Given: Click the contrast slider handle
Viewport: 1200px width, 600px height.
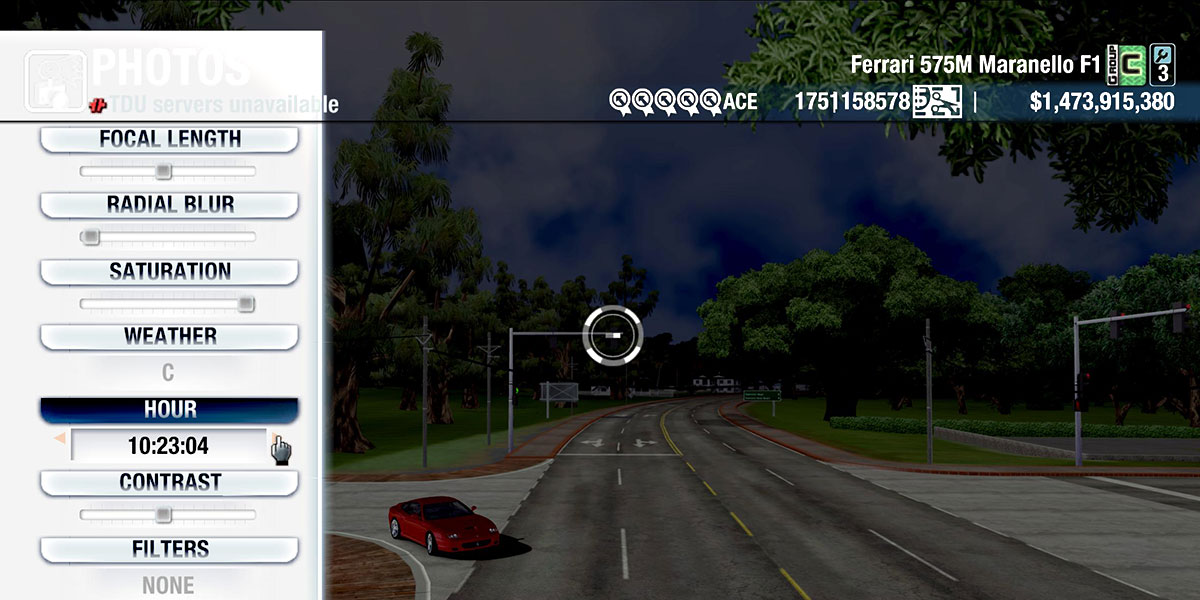Looking at the screenshot, I should [164, 515].
